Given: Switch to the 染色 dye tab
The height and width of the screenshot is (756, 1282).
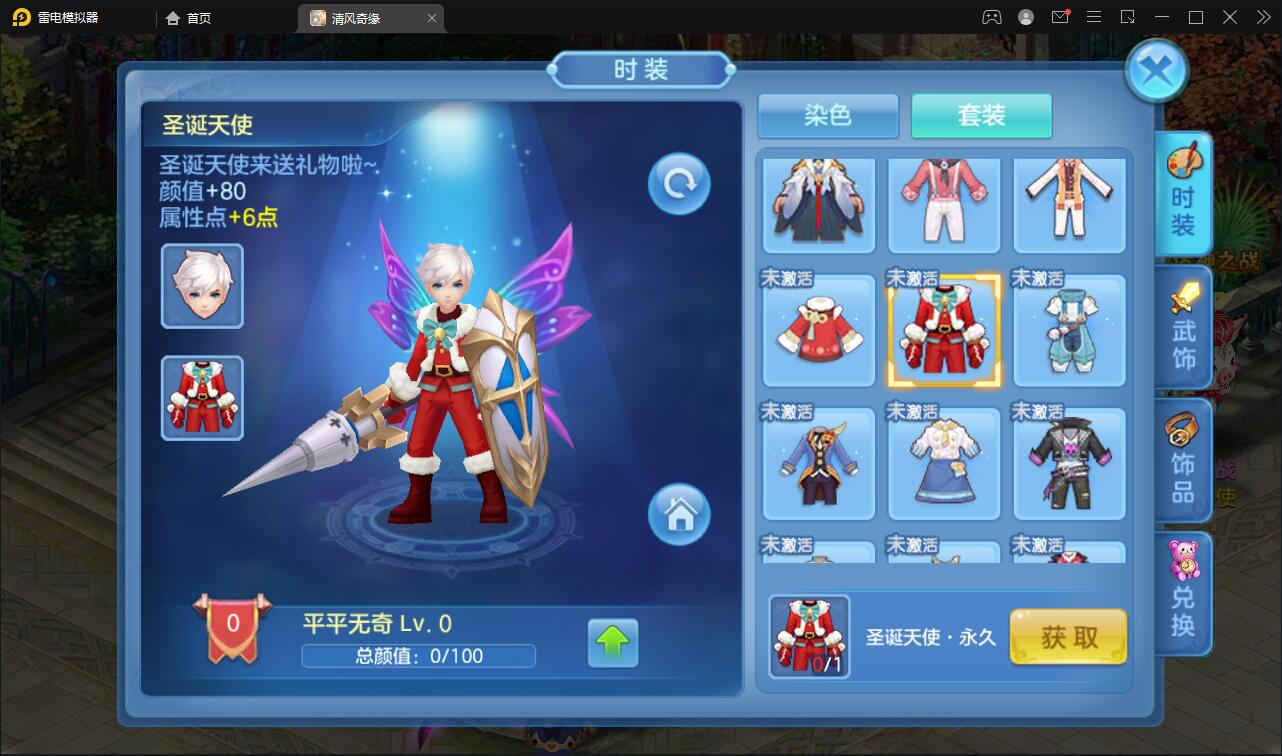Looking at the screenshot, I should pos(828,116).
